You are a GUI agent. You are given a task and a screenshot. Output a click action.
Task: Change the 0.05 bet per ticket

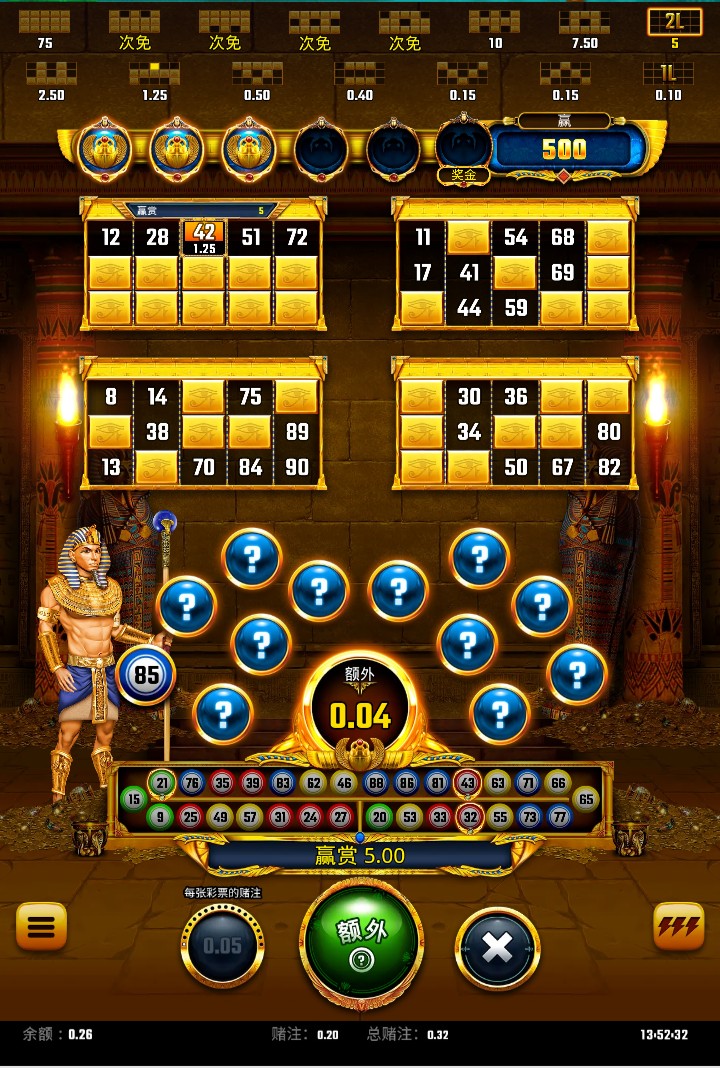pyautogui.click(x=222, y=945)
